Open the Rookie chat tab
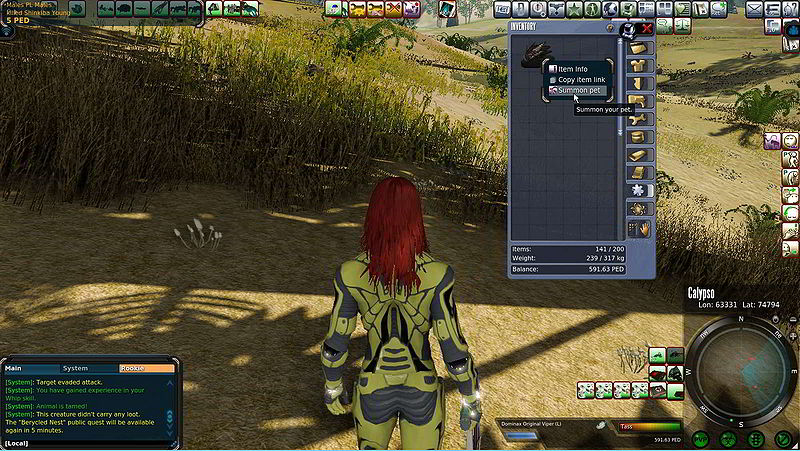 (132, 368)
